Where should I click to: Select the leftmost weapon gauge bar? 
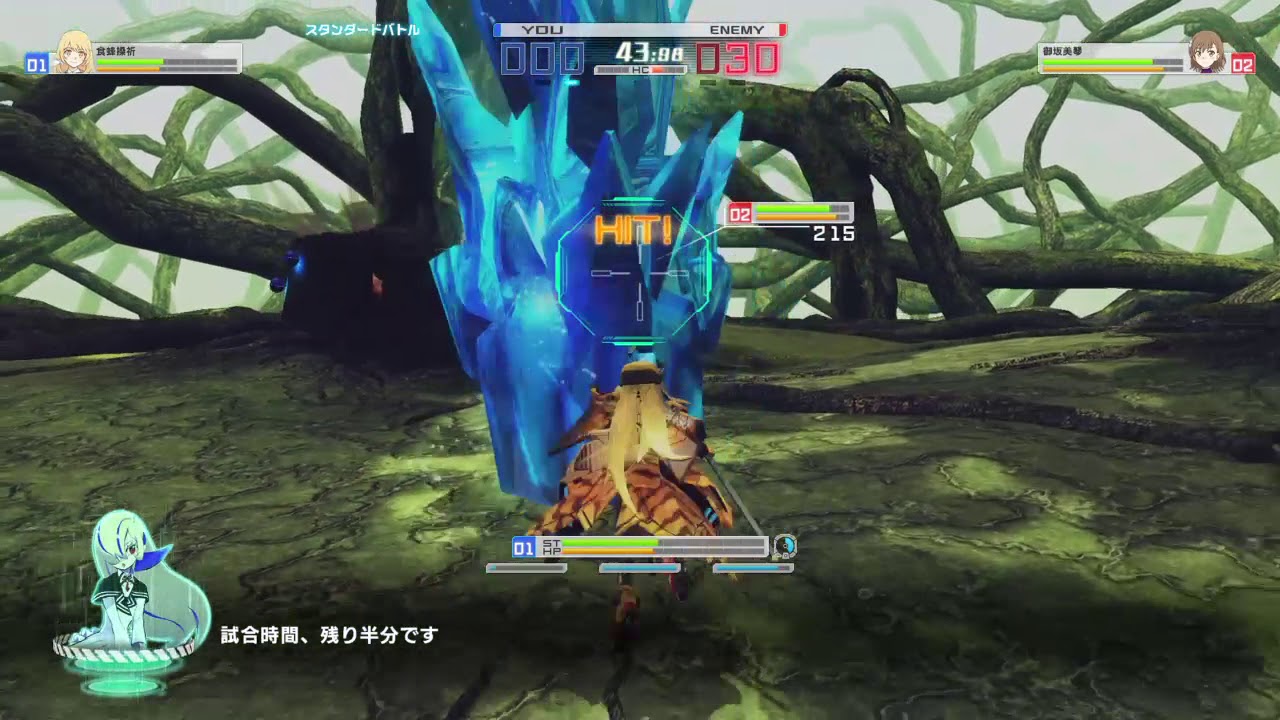point(527,570)
